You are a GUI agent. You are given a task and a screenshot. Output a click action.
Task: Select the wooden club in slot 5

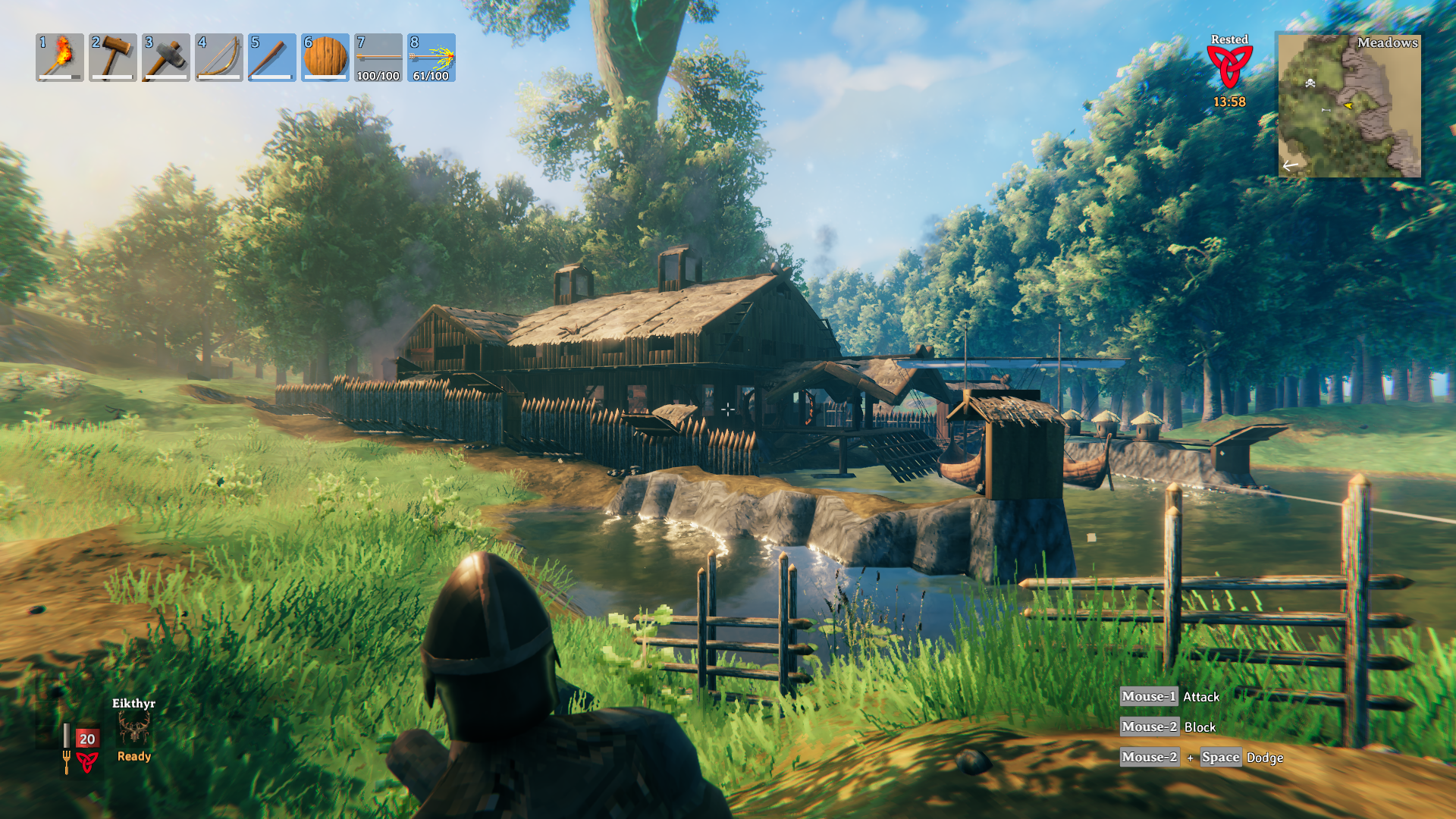[272, 58]
